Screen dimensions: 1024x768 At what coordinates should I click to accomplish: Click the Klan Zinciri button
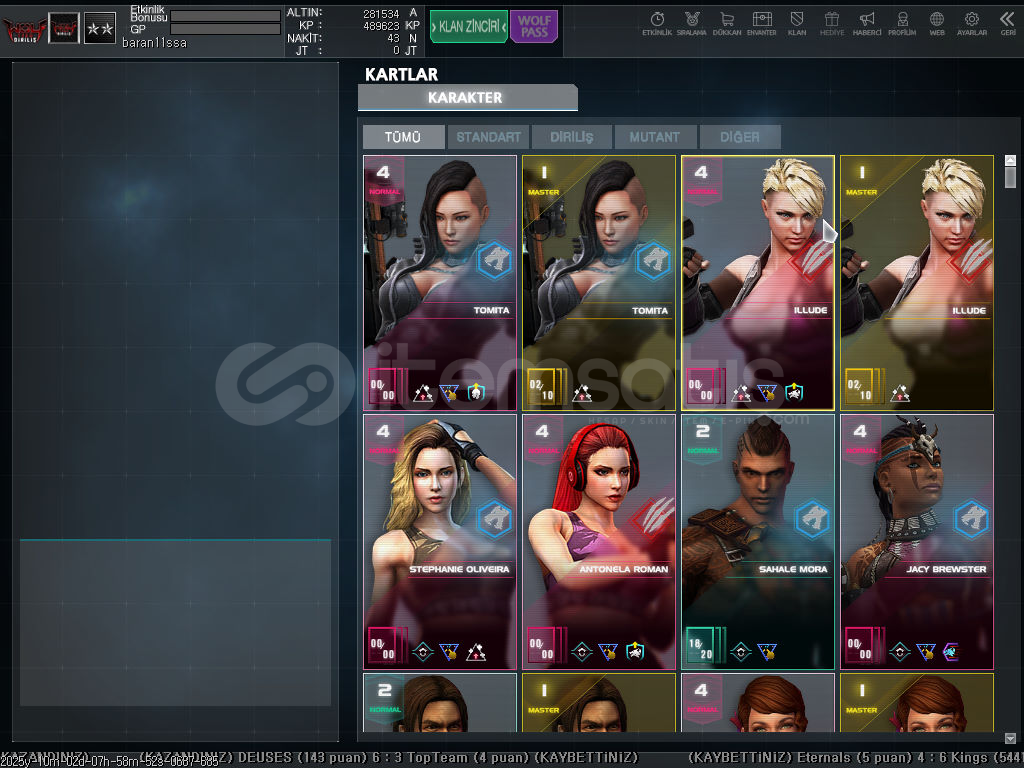click(468, 27)
